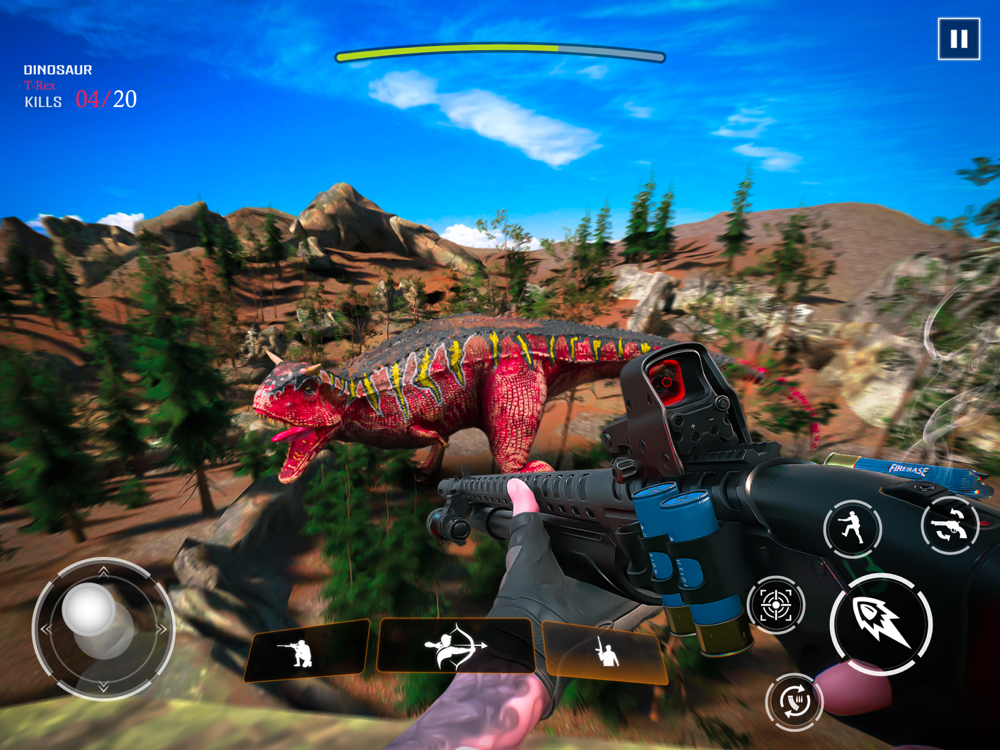Choose the archer bow weapon slot
The image size is (1000, 750).
pyautogui.click(x=455, y=647)
